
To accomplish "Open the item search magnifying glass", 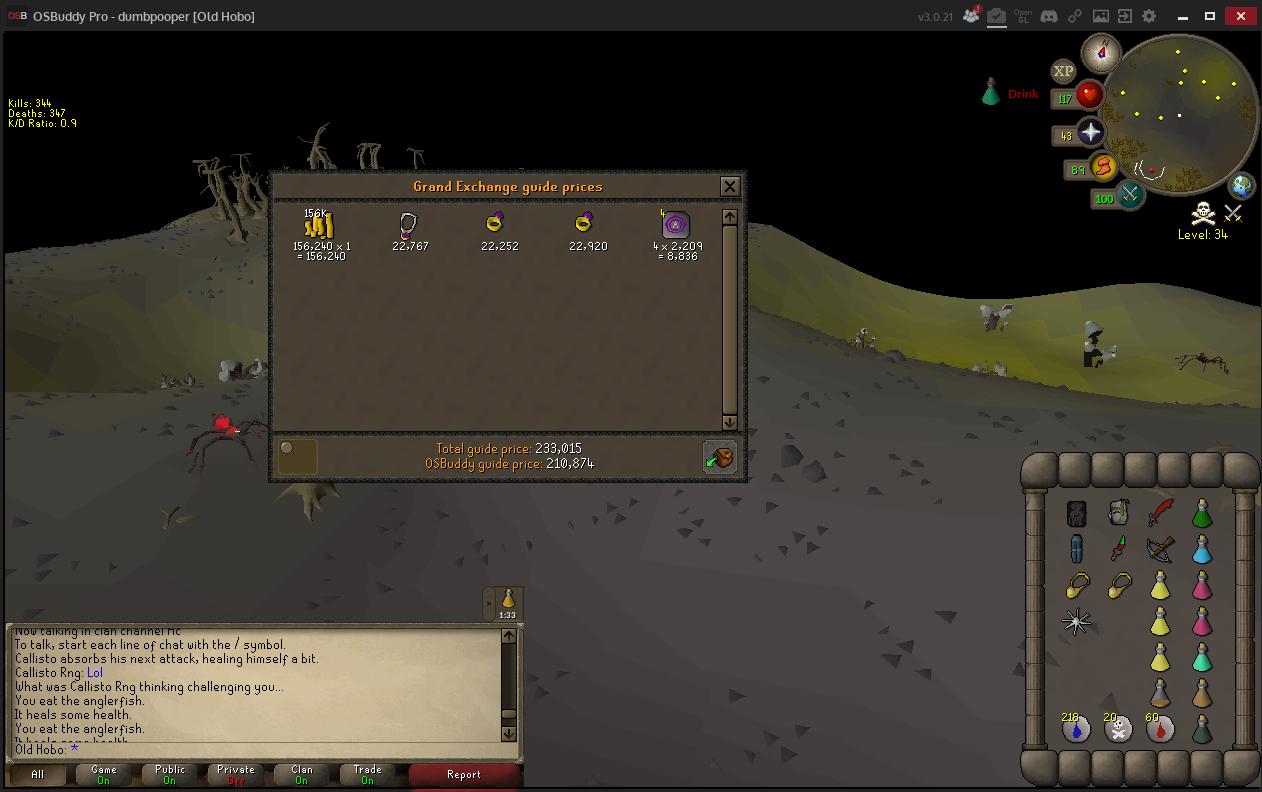I will point(297,456).
